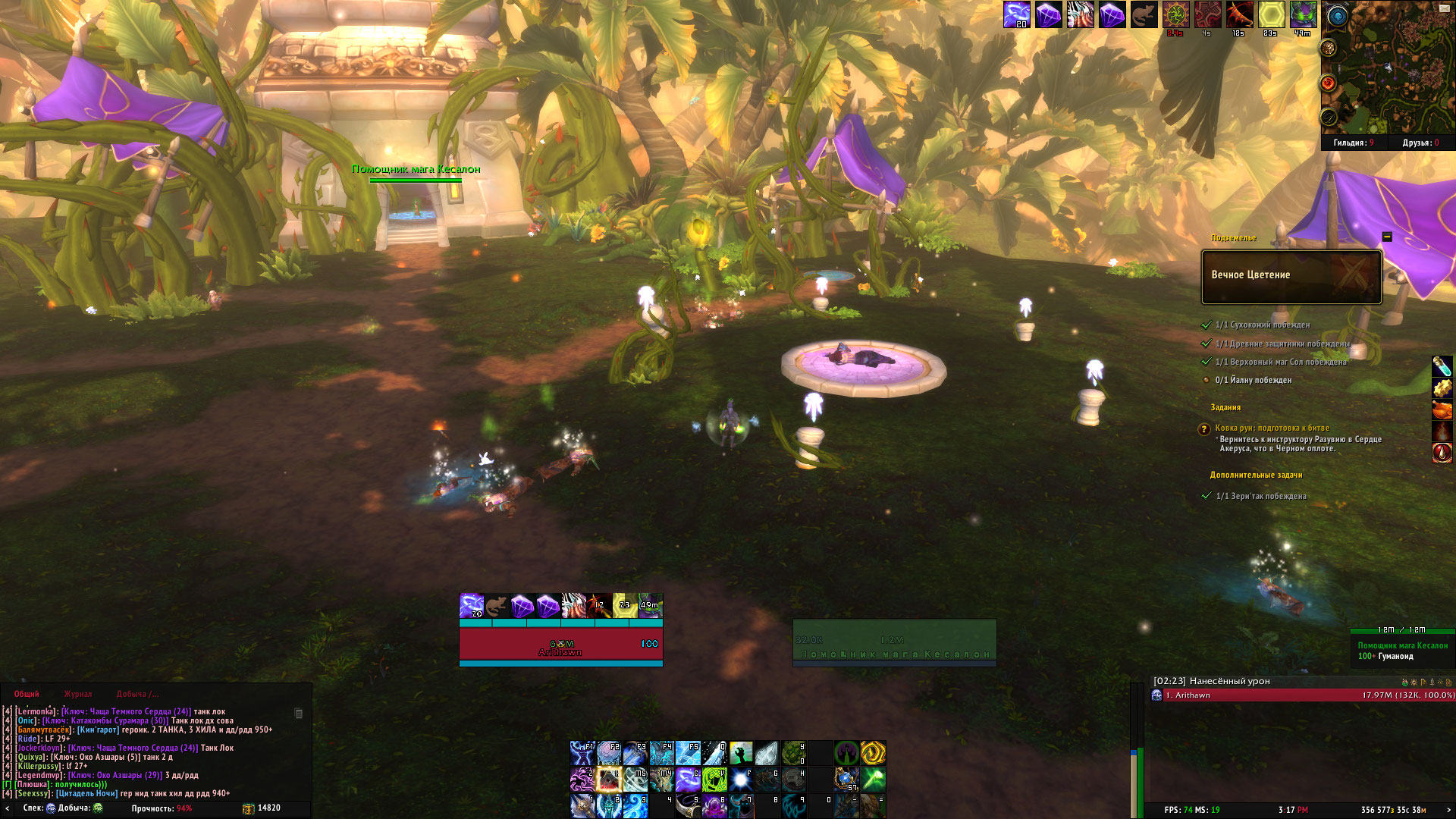Open the gold chest bag icon
The width and height of the screenshot is (1456, 819).
click(248, 808)
